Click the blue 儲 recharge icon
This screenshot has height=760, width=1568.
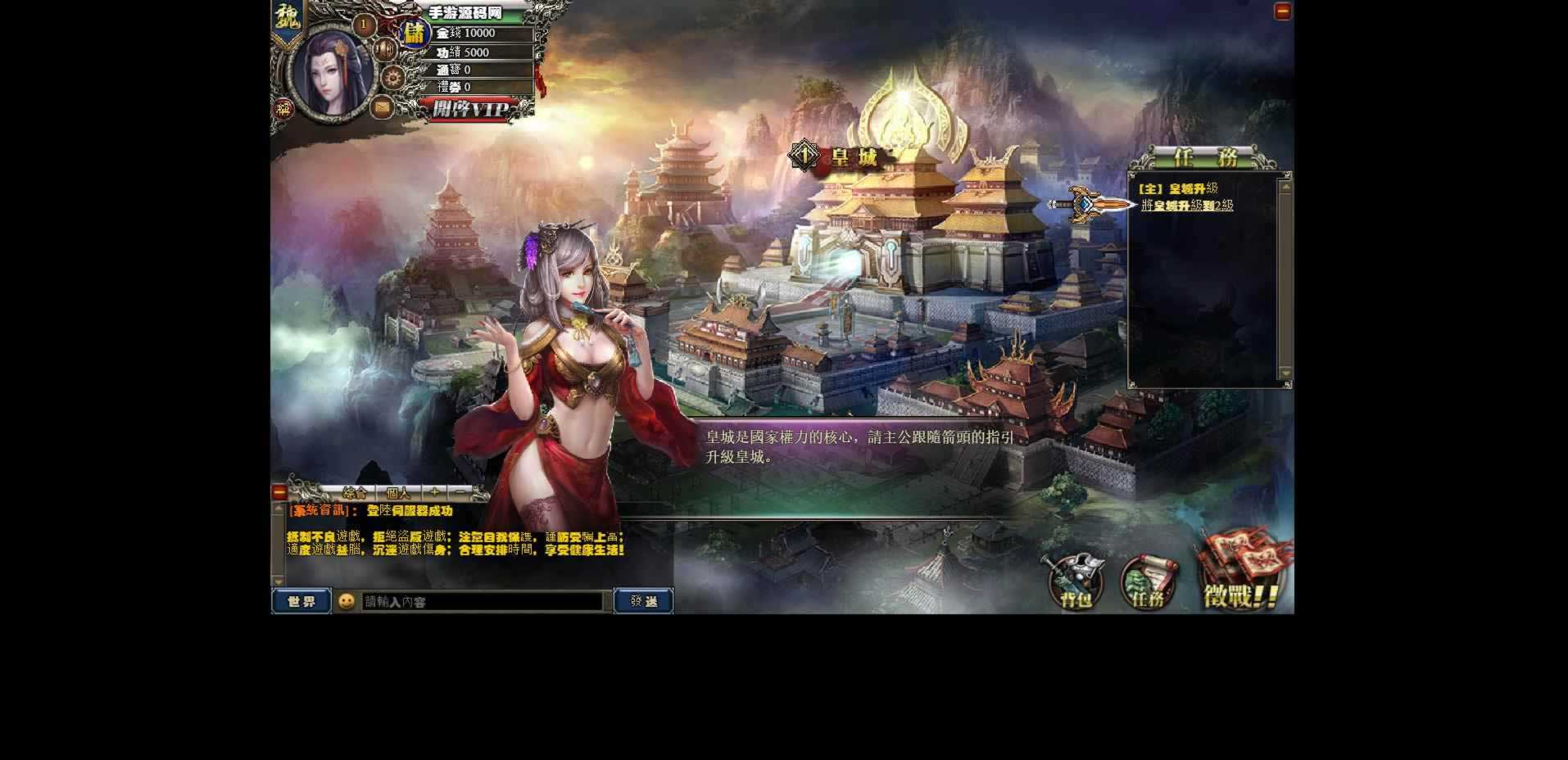pyautogui.click(x=415, y=34)
